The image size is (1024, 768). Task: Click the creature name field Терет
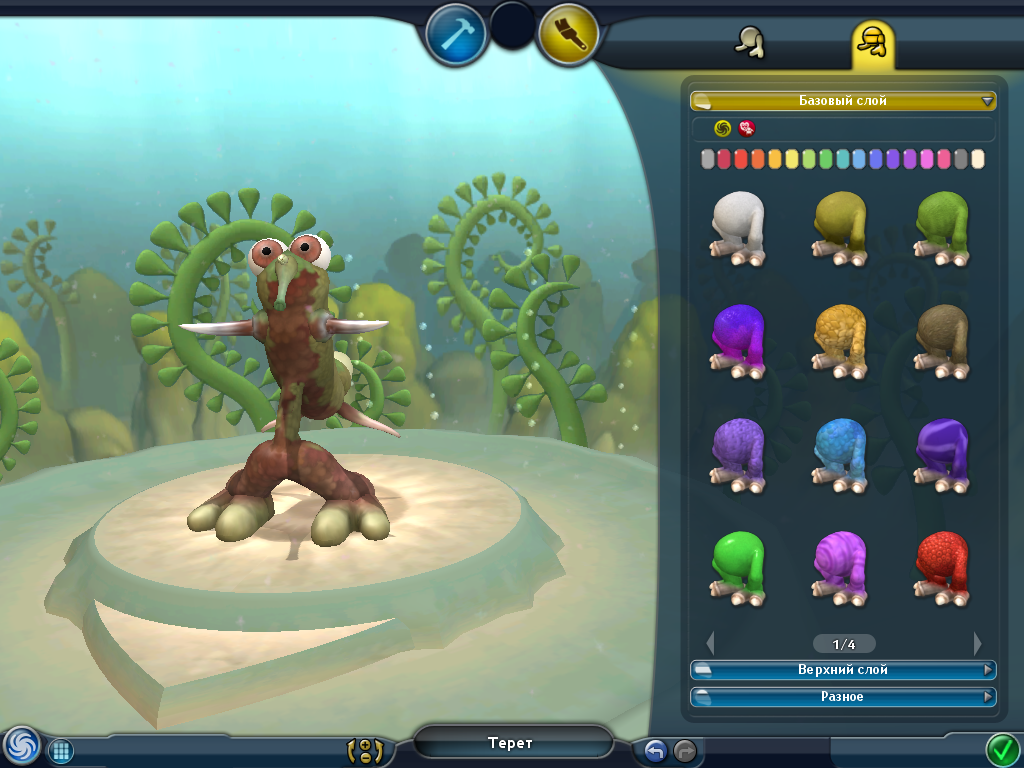(x=511, y=743)
